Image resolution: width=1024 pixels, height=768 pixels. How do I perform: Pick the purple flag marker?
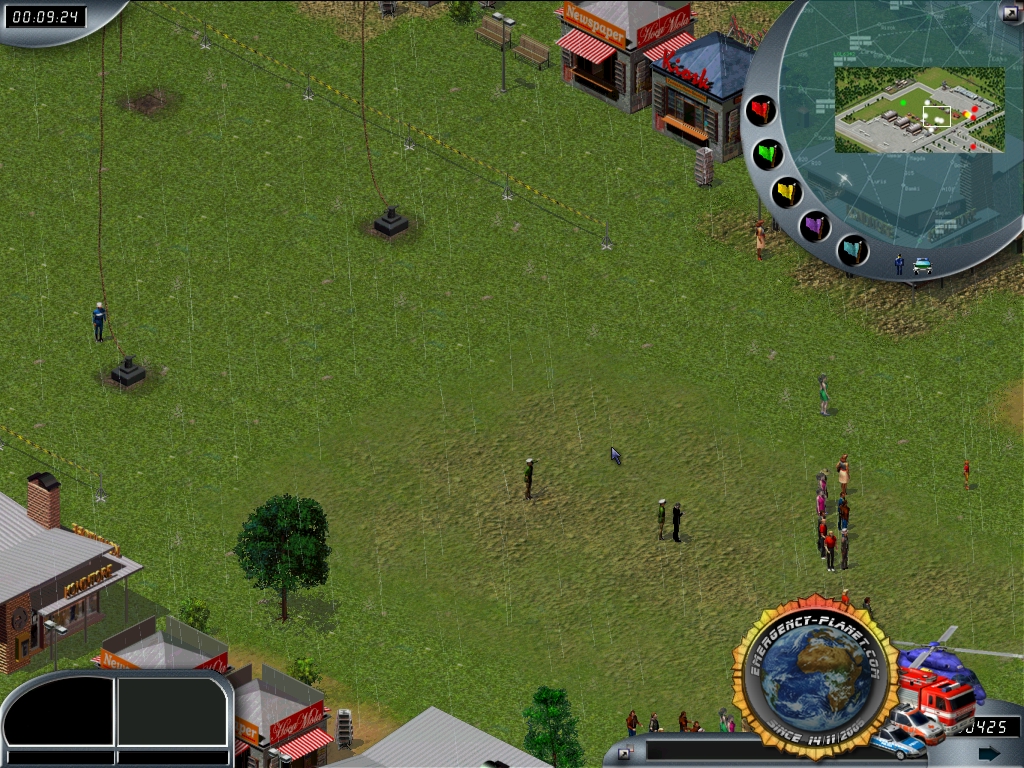pos(816,226)
